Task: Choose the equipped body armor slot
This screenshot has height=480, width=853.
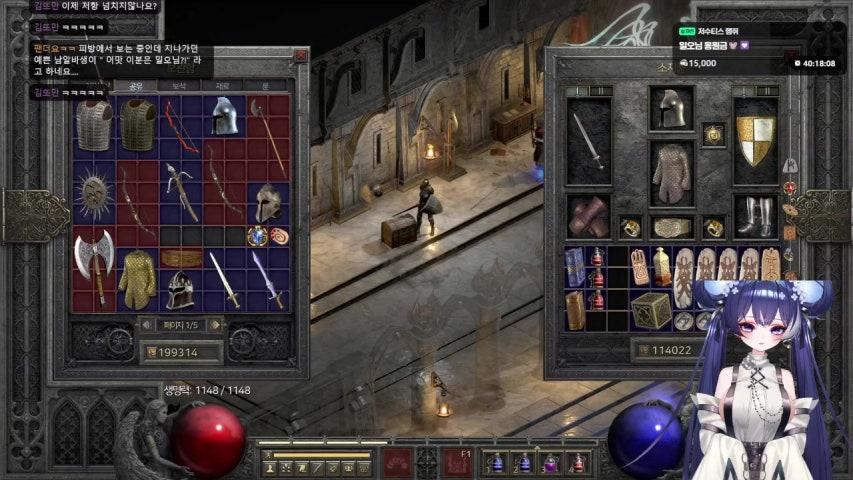Action: click(671, 174)
